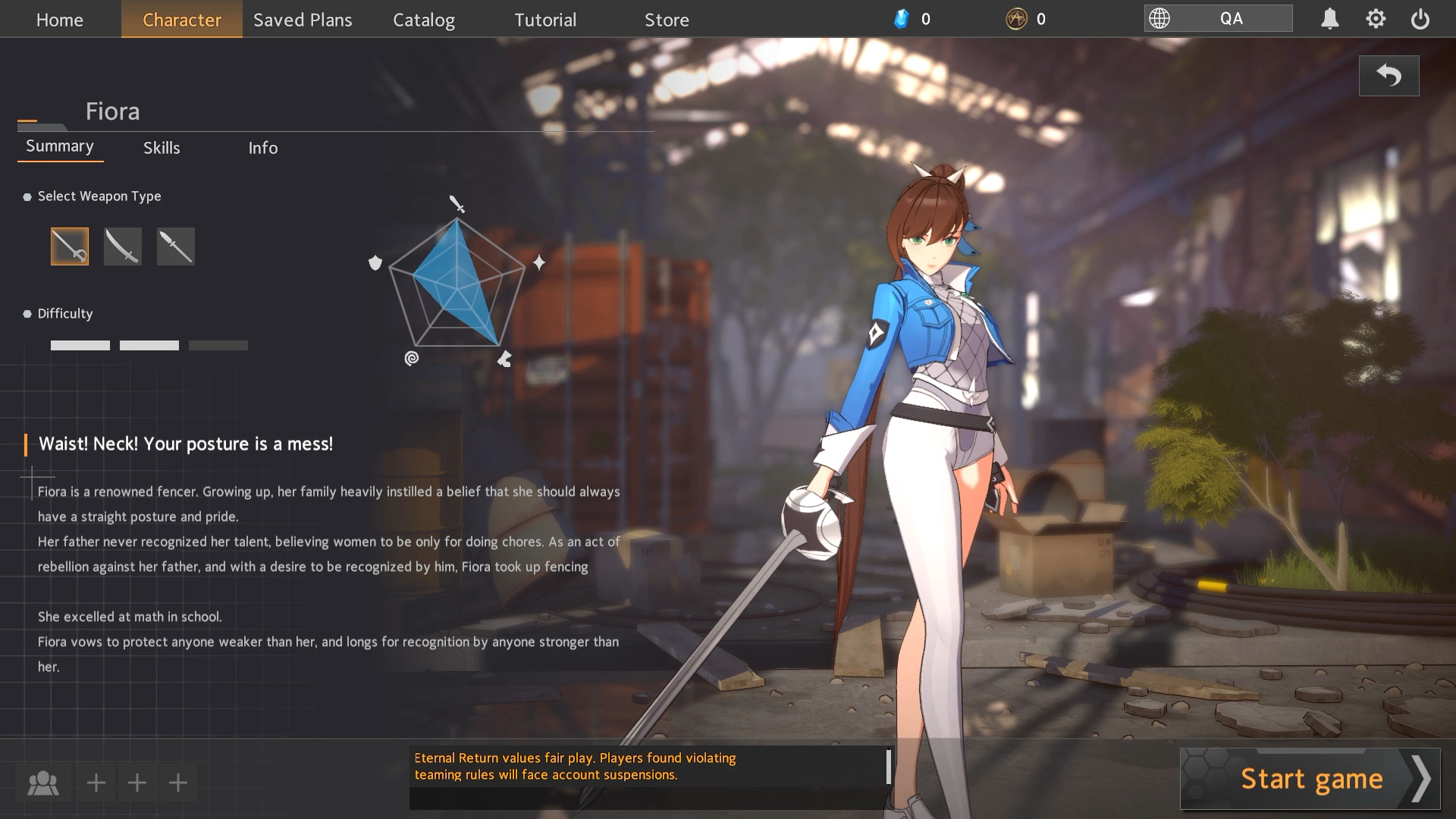View Fiora's Info tab
The image size is (1456, 819).
263,148
